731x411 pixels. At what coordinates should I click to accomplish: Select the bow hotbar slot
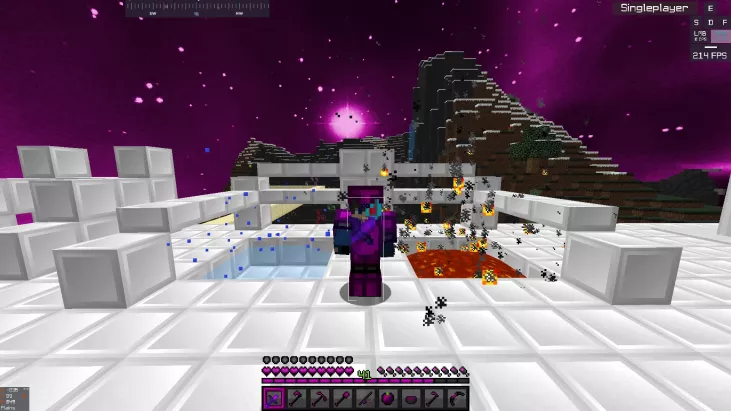point(457,398)
